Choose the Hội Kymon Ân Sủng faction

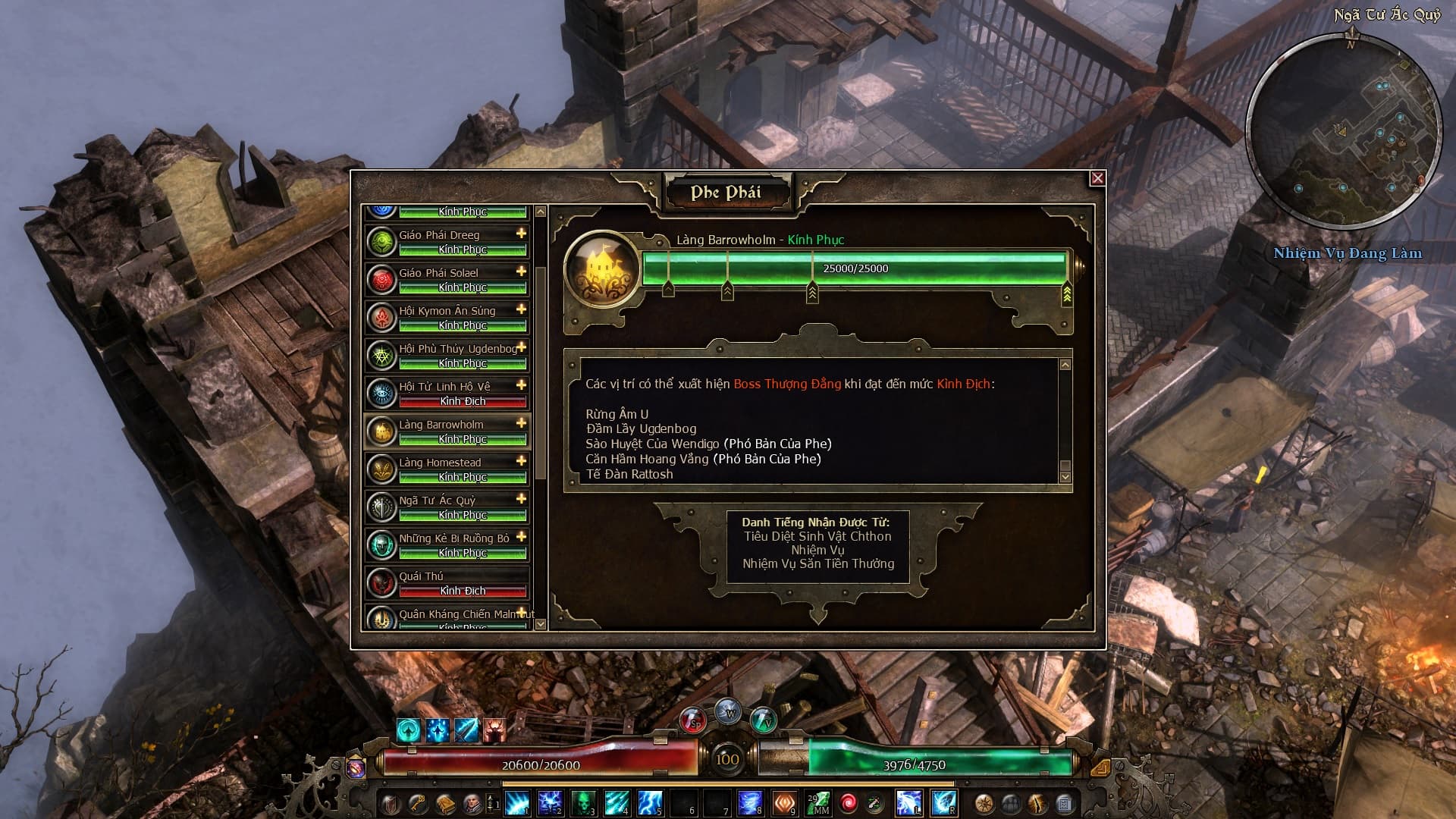pos(447,318)
